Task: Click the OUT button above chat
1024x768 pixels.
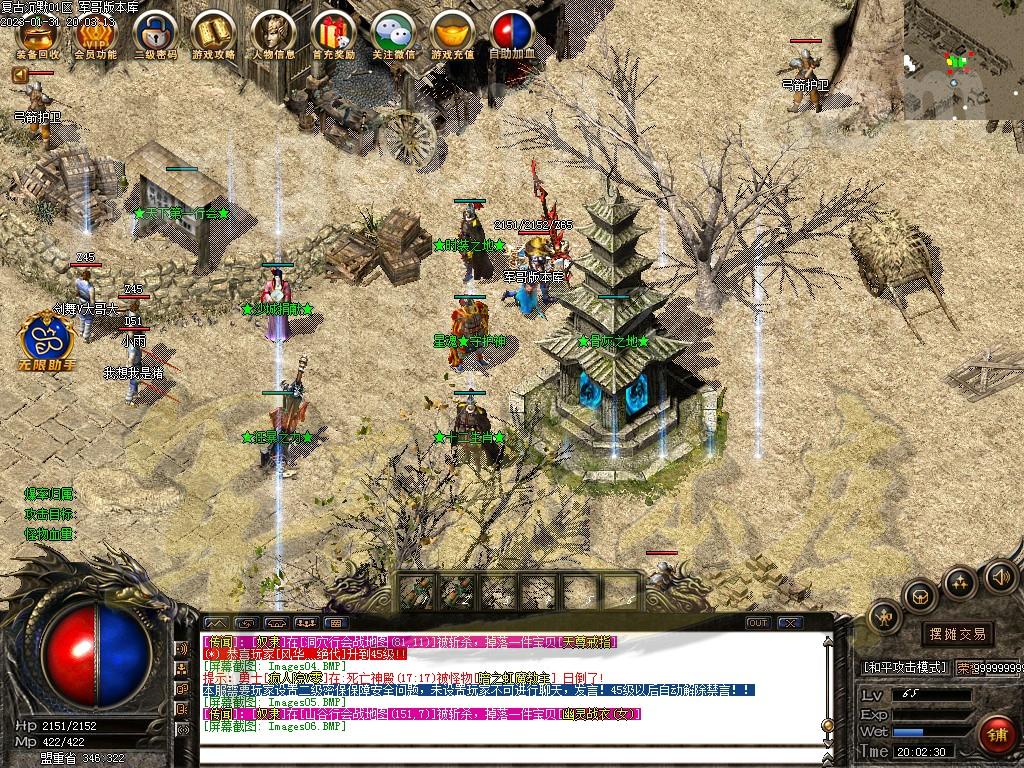Action: coord(759,623)
